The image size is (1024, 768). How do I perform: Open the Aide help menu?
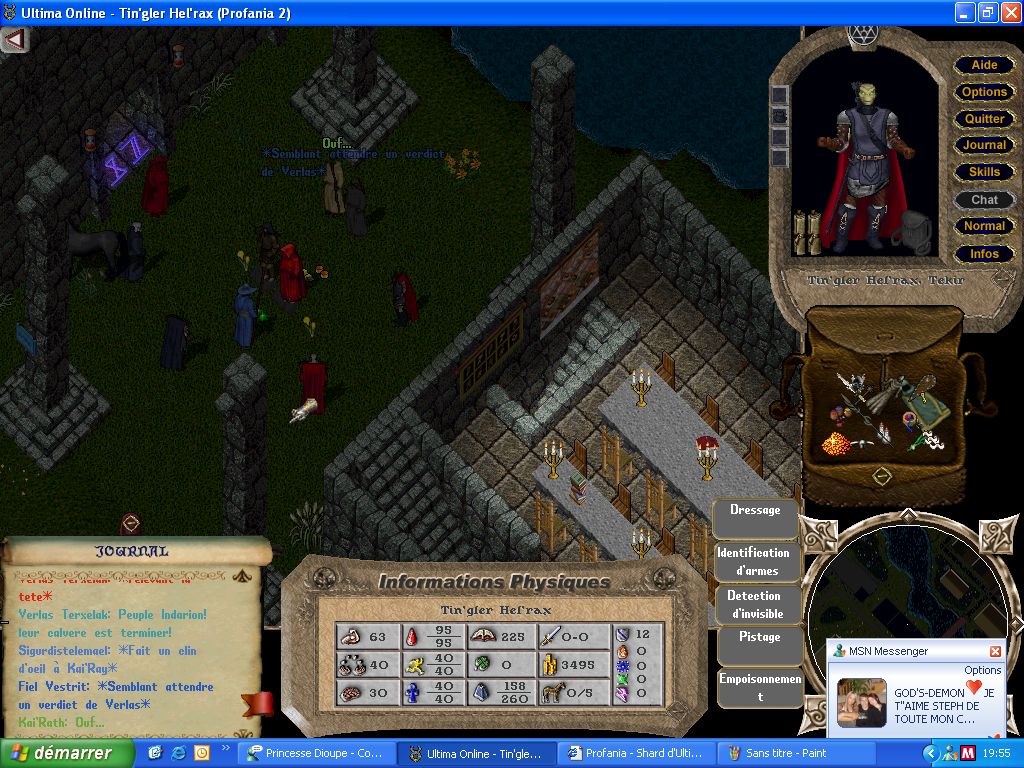pos(984,65)
